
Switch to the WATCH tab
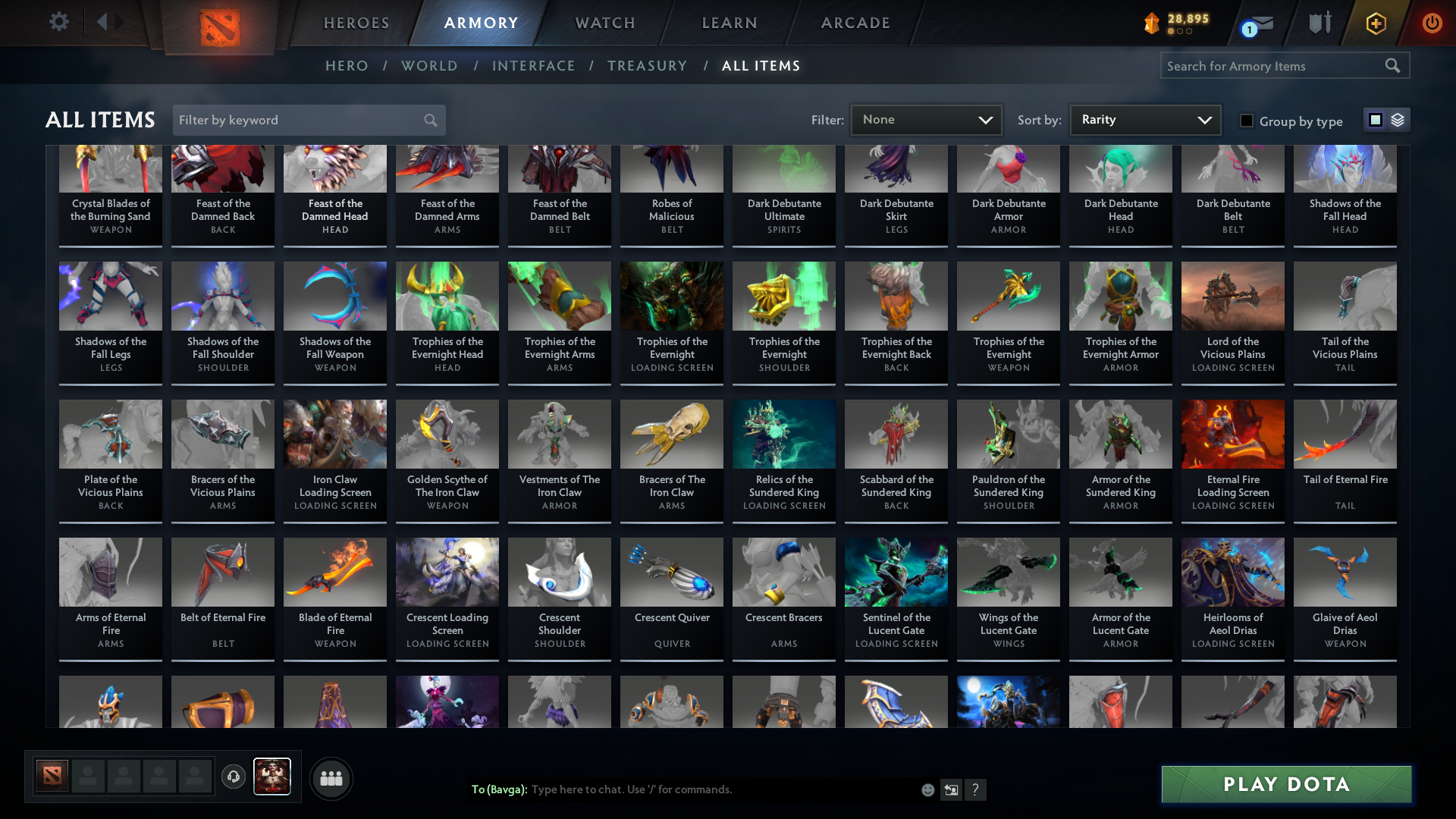[x=604, y=23]
